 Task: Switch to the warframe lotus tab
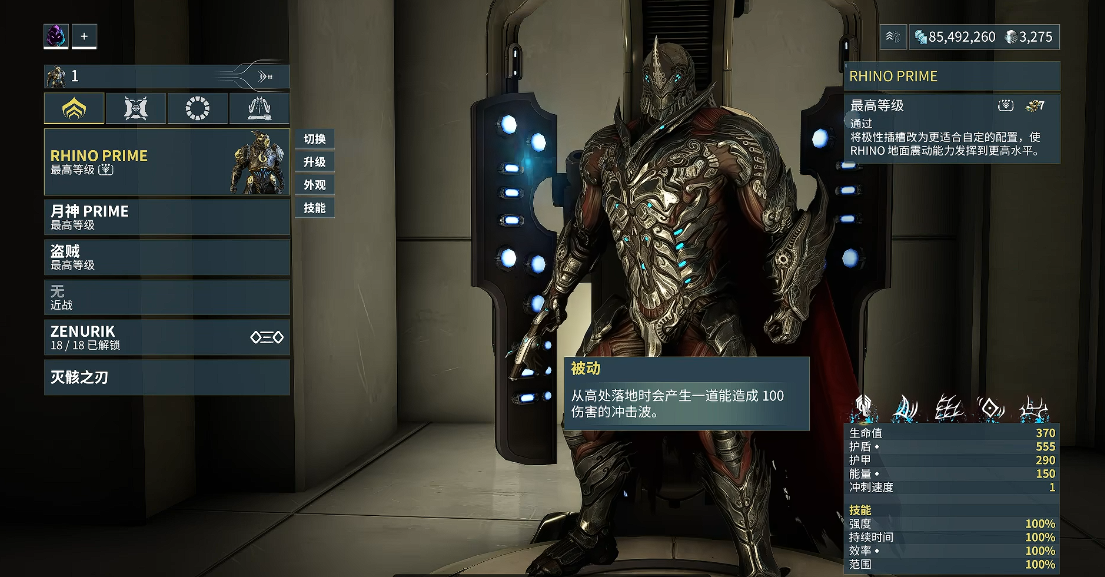pos(75,108)
